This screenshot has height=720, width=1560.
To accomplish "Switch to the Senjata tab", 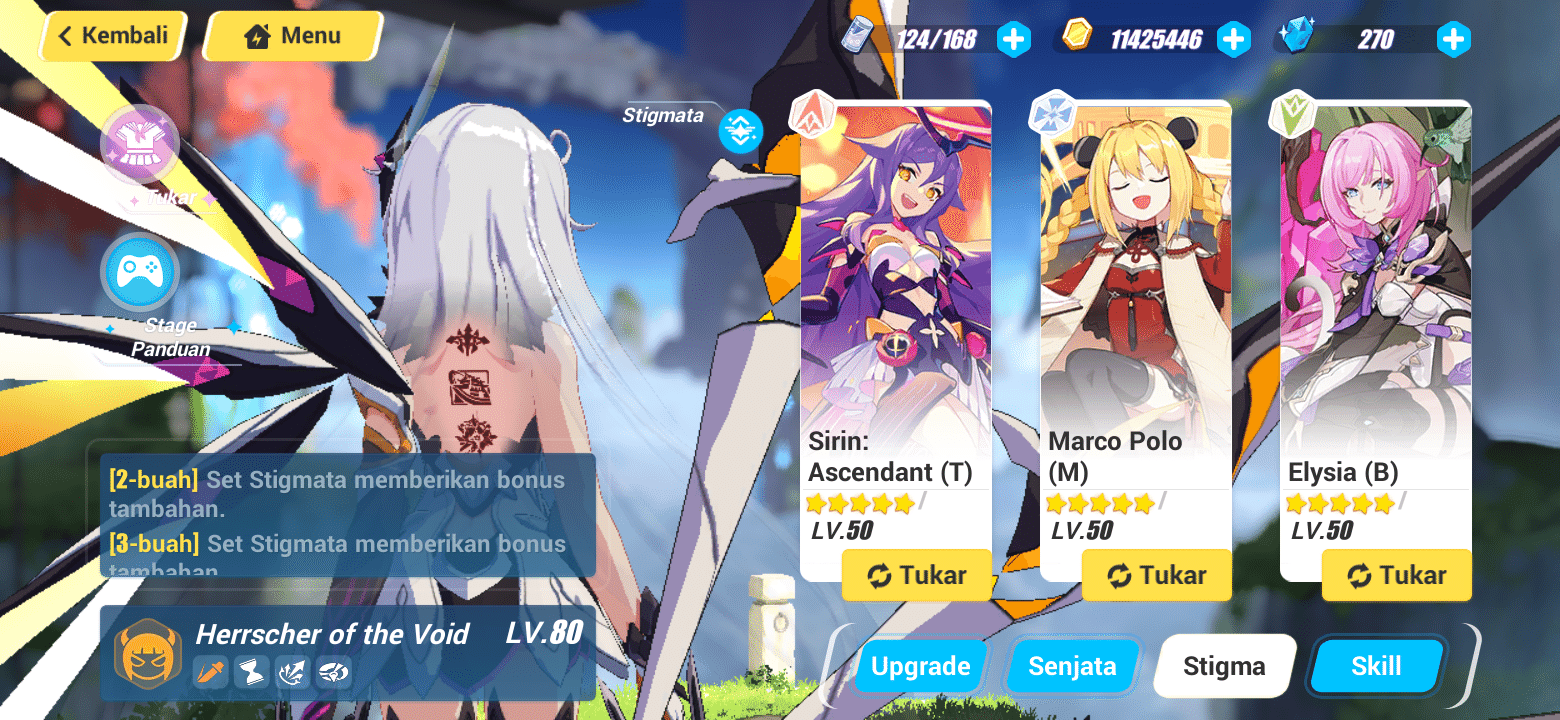I will coord(1072,665).
